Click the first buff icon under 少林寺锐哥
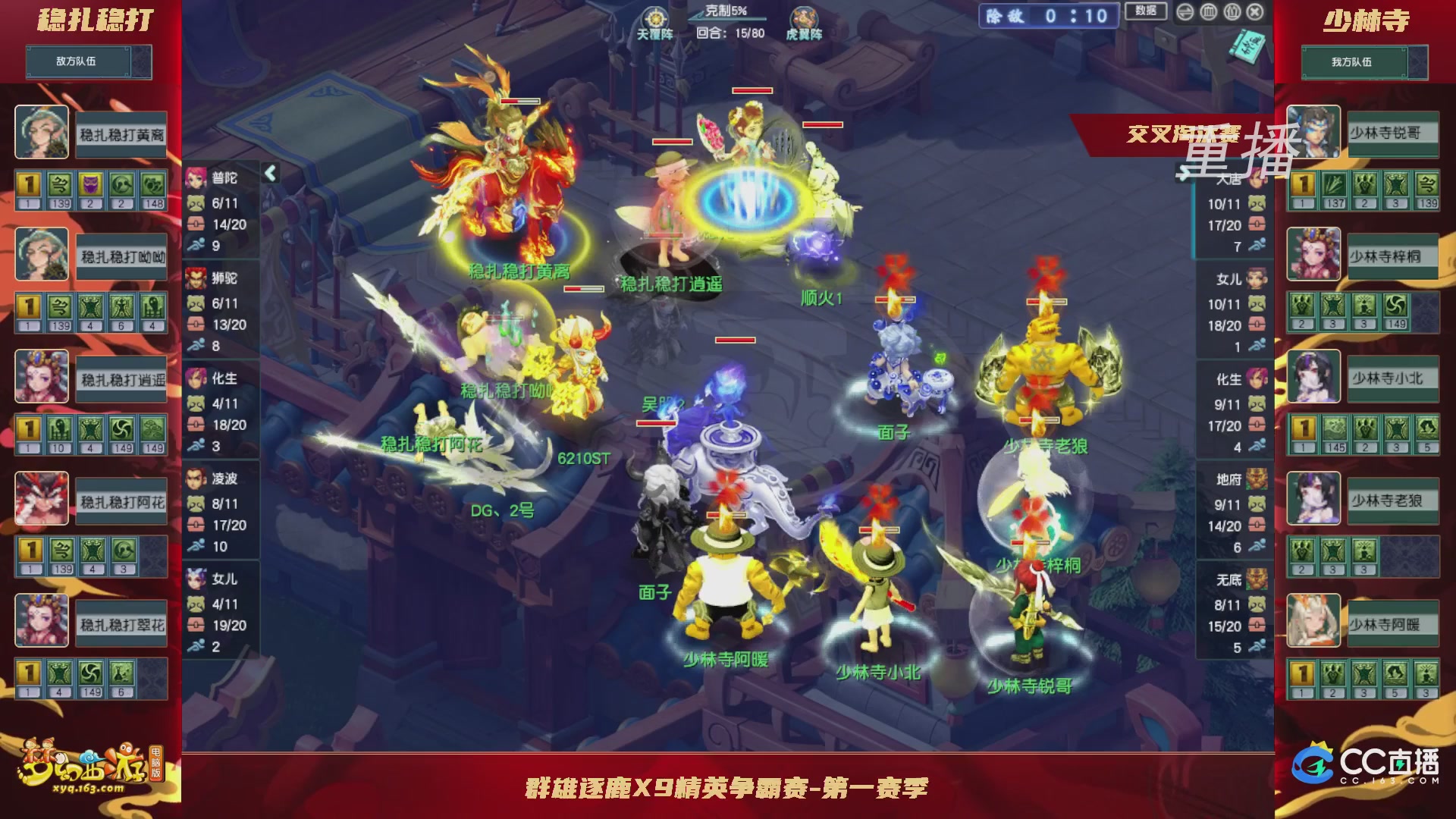The width and height of the screenshot is (1456, 819). click(x=1302, y=184)
